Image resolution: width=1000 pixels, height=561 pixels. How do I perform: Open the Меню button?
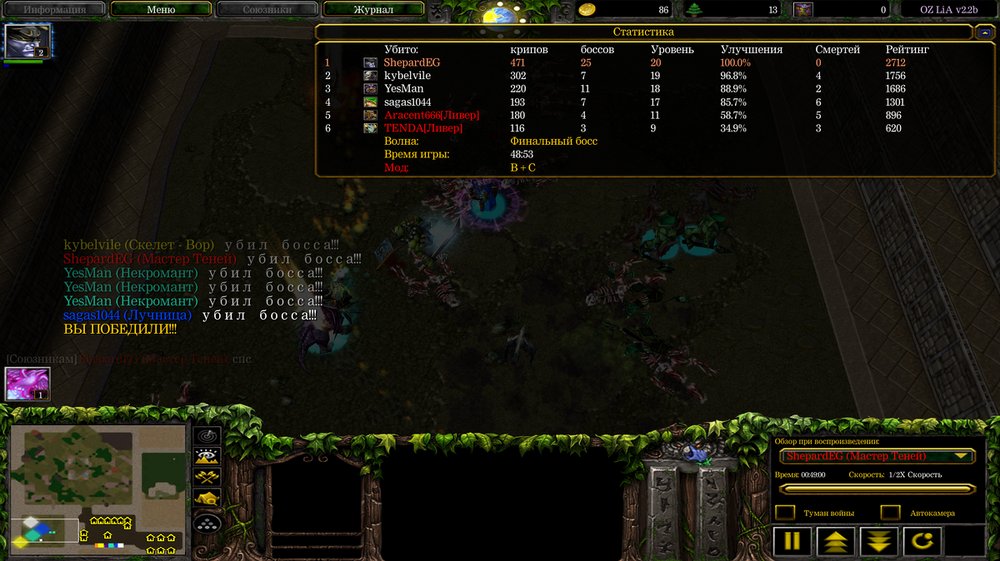160,9
